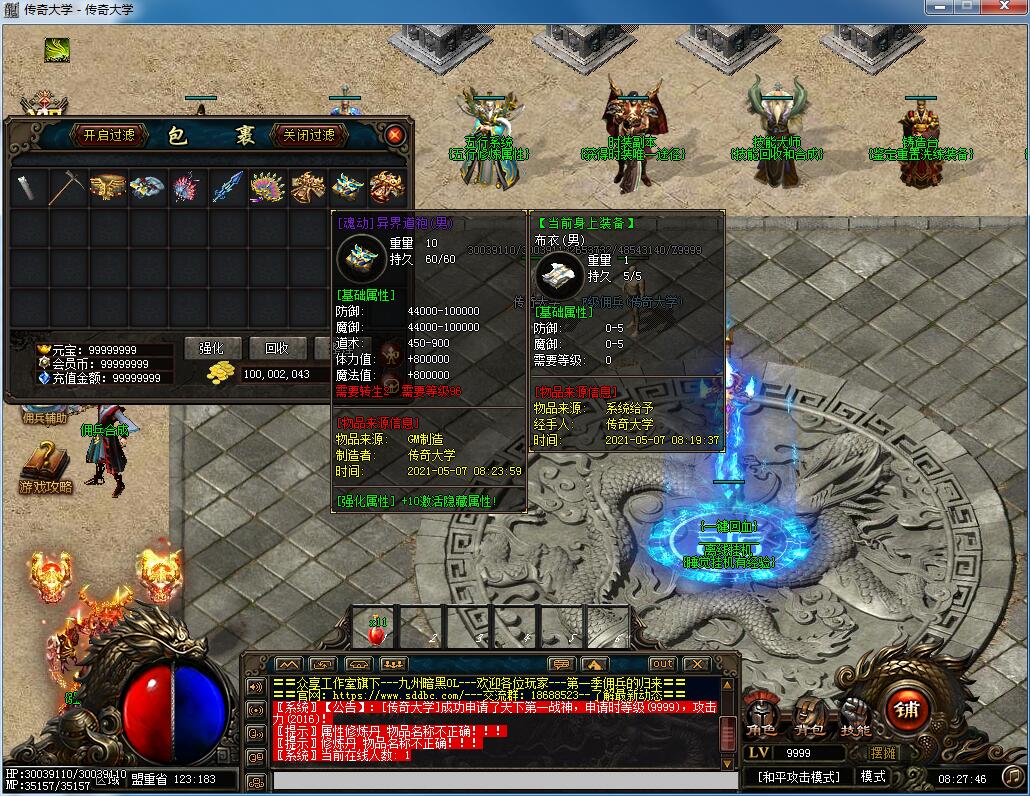Image resolution: width=1030 pixels, height=796 pixels.
Task: Toggle the music note sound button
Action: 1012,776
